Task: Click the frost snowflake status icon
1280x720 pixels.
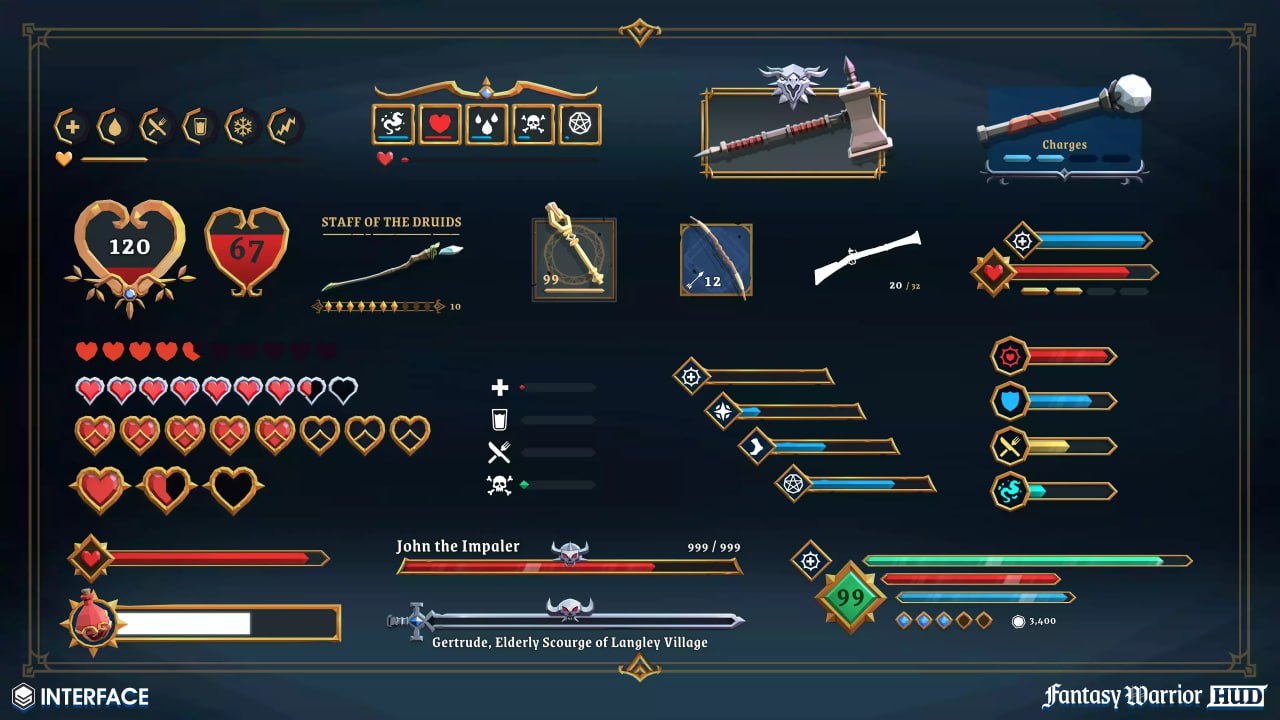Action: coord(242,125)
